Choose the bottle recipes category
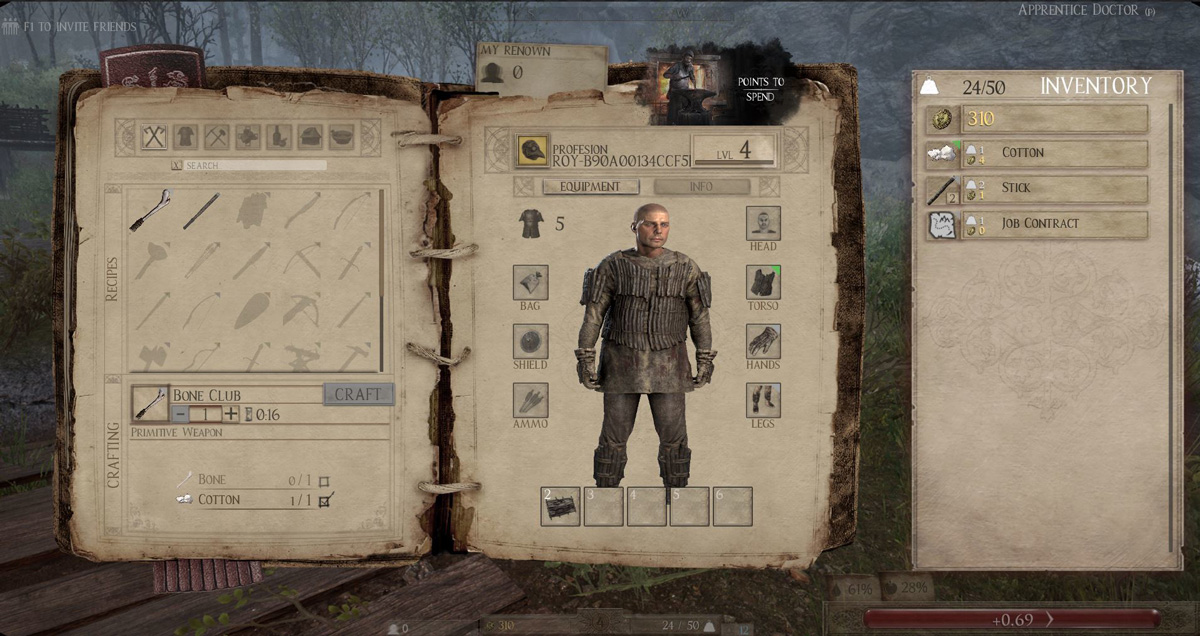 click(x=279, y=137)
